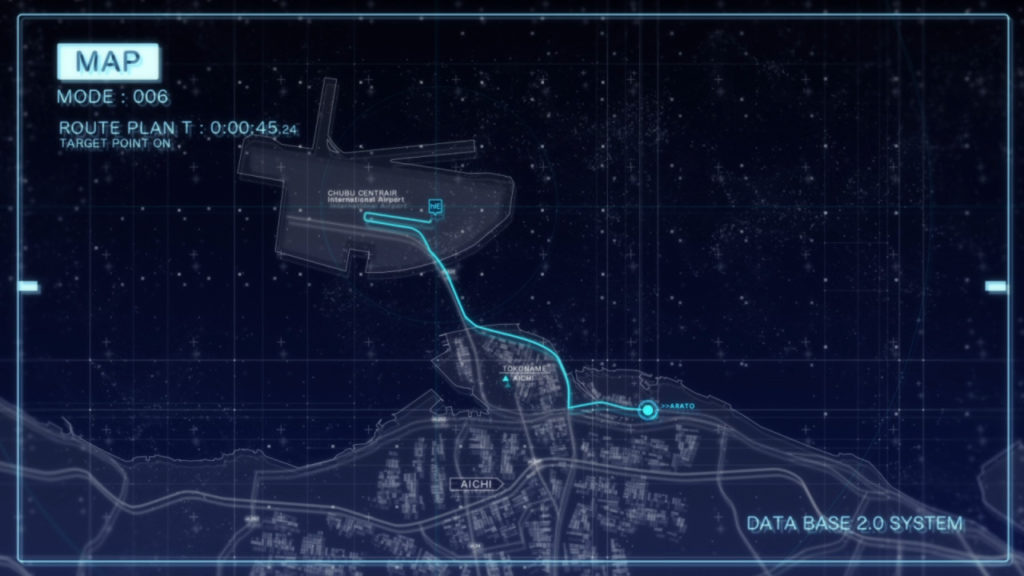The image size is (1024, 576).
Task: Click the AICHI region label tag
Action: point(475,484)
